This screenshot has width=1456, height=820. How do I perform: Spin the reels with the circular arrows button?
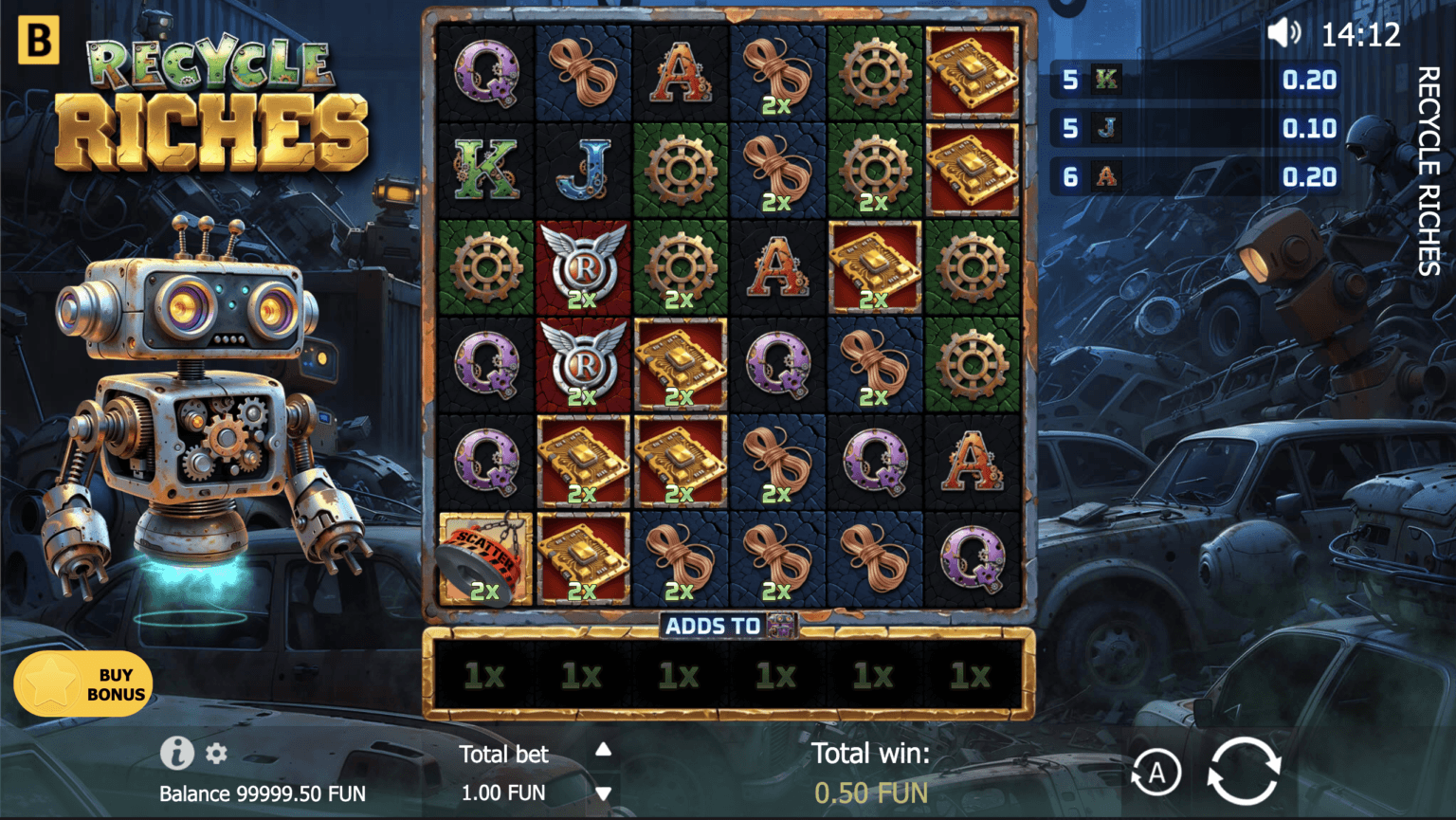(1244, 772)
